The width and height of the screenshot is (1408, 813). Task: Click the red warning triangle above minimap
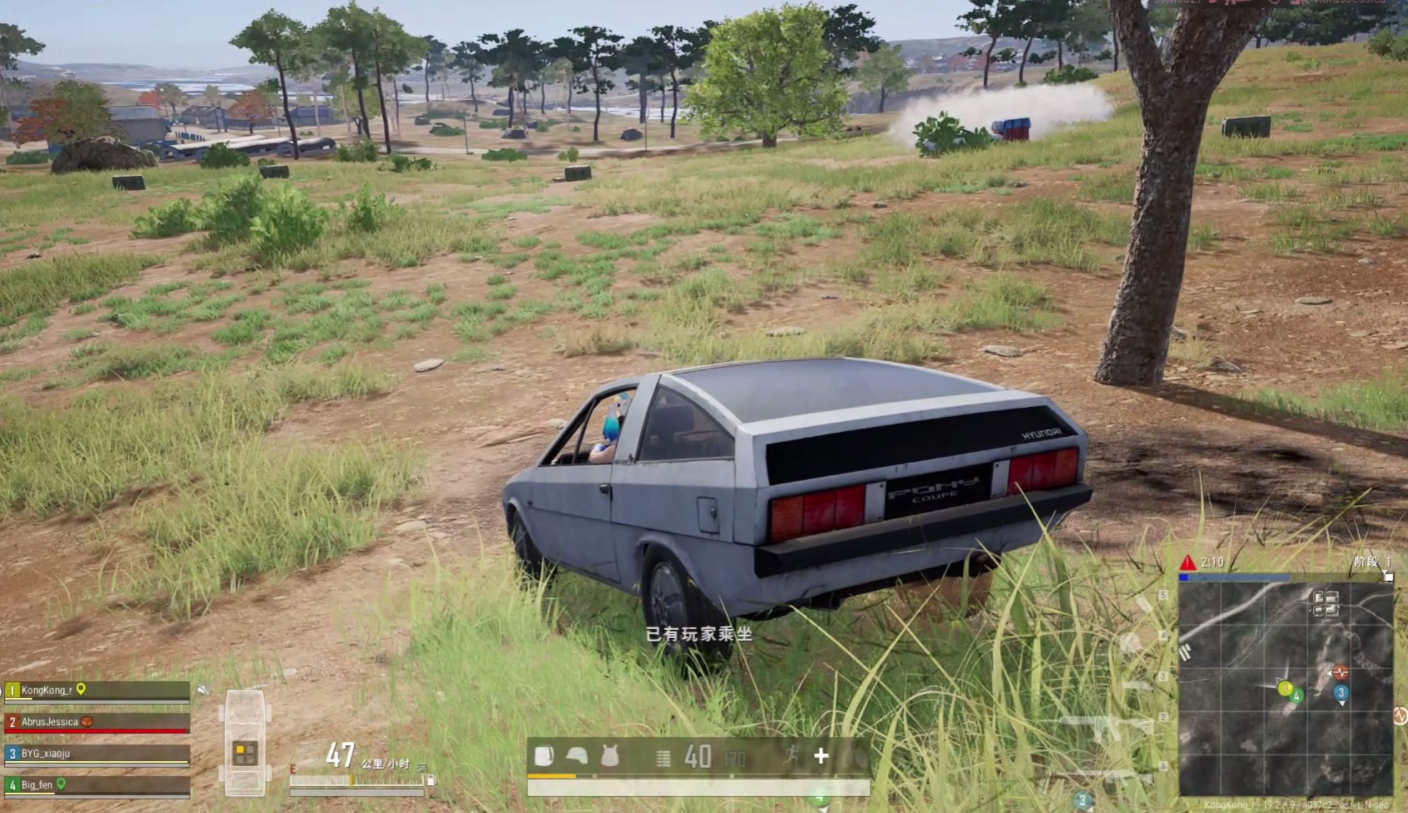coord(1187,563)
